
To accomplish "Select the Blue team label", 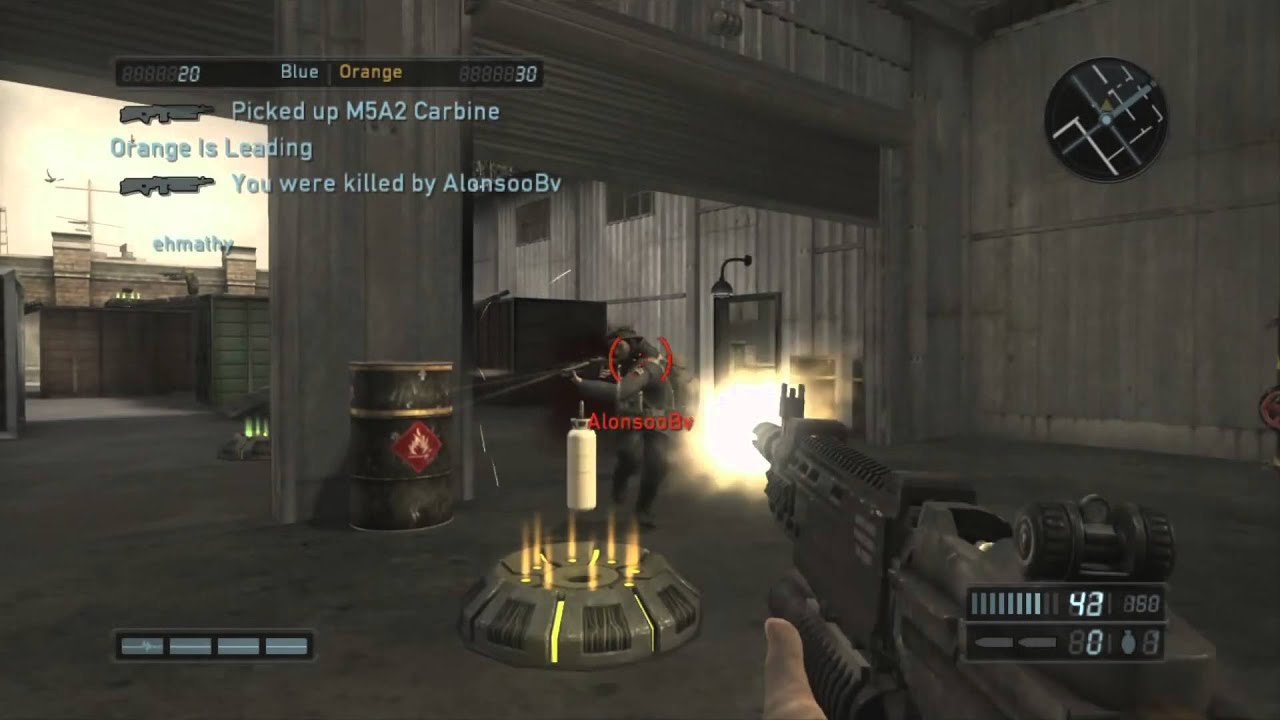I will 299,72.
